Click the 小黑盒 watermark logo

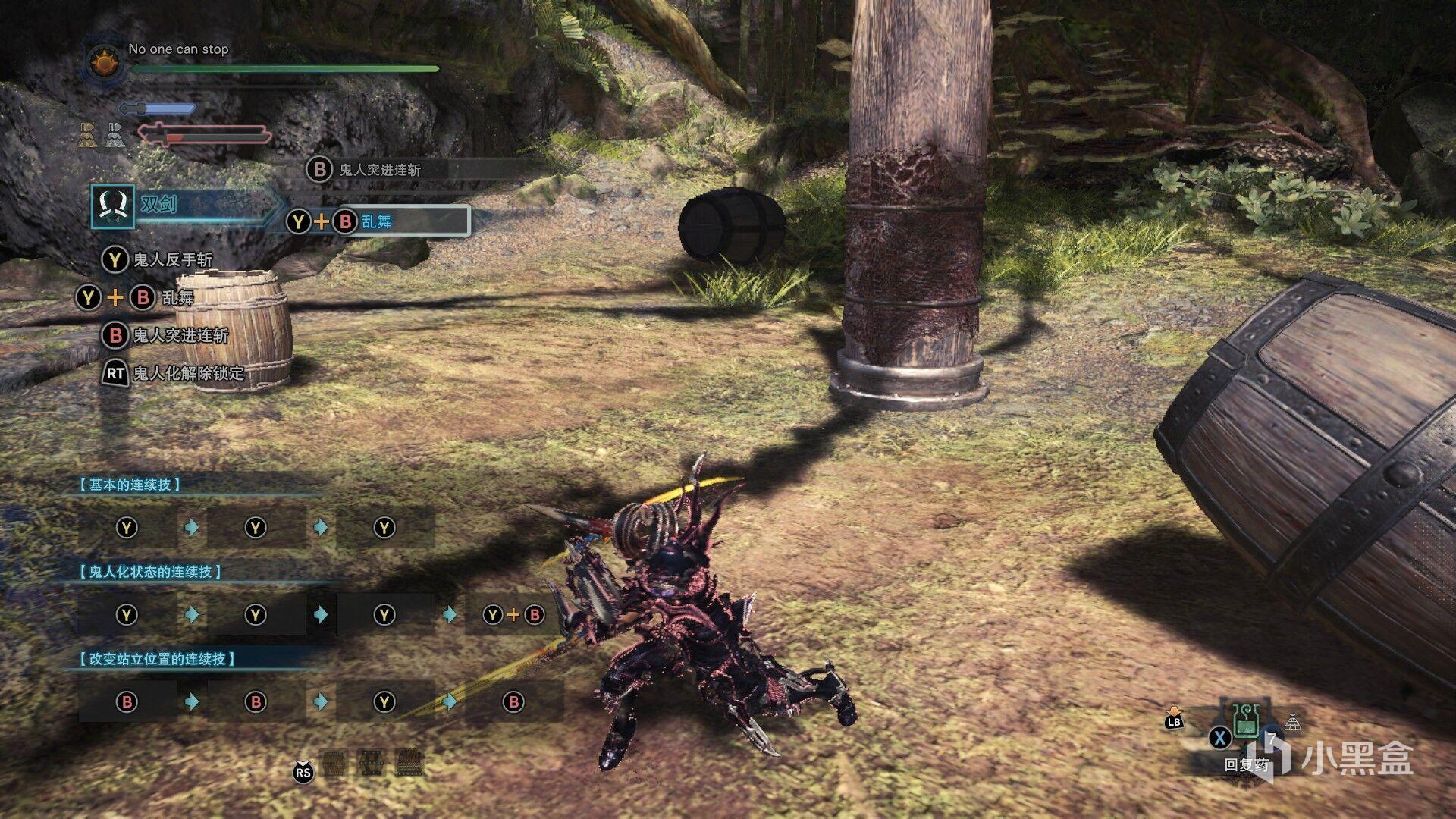[1338, 757]
